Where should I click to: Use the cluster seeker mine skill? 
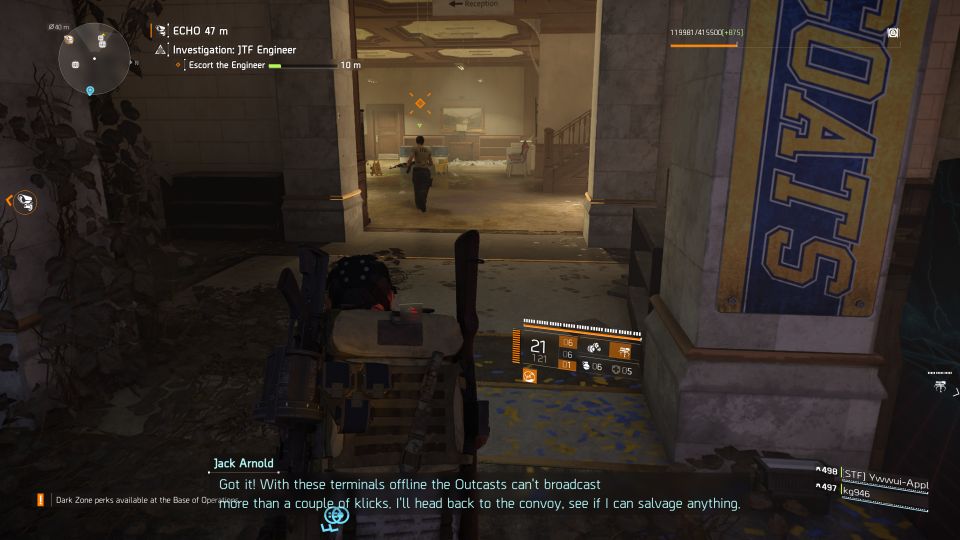(594, 349)
